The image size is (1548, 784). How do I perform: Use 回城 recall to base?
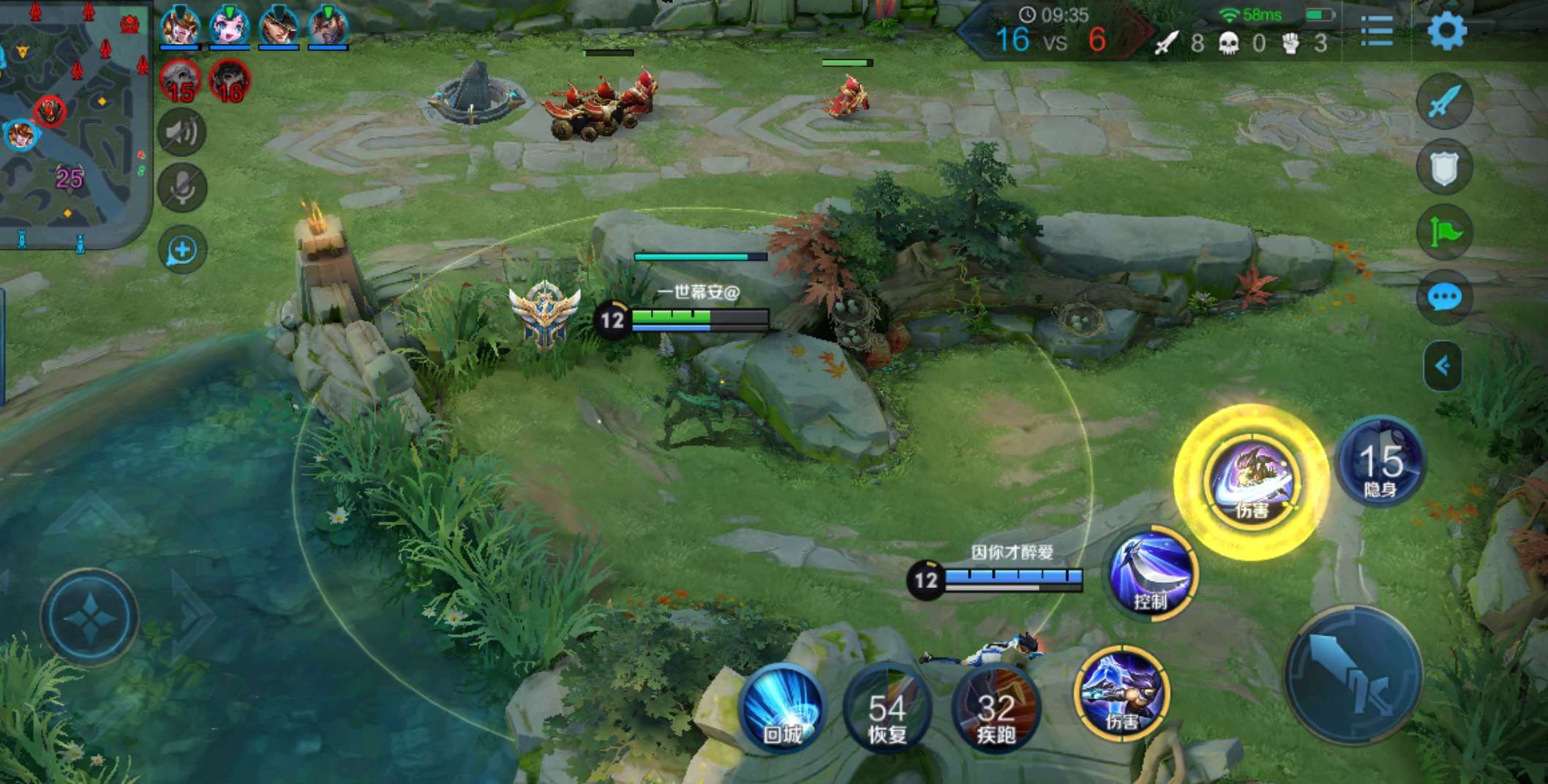click(x=782, y=706)
